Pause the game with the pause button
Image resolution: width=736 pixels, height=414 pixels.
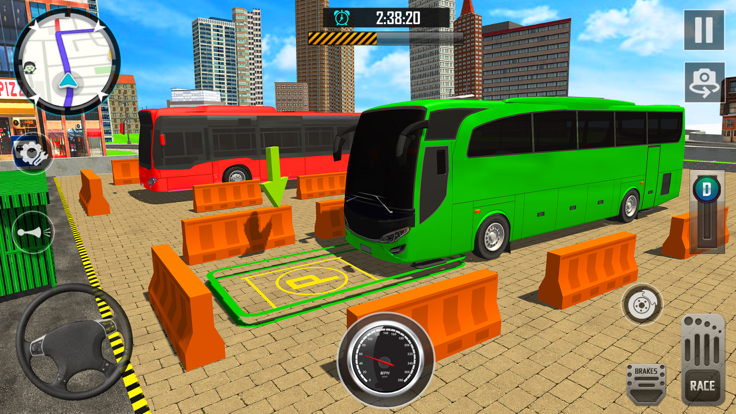[x=704, y=30]
